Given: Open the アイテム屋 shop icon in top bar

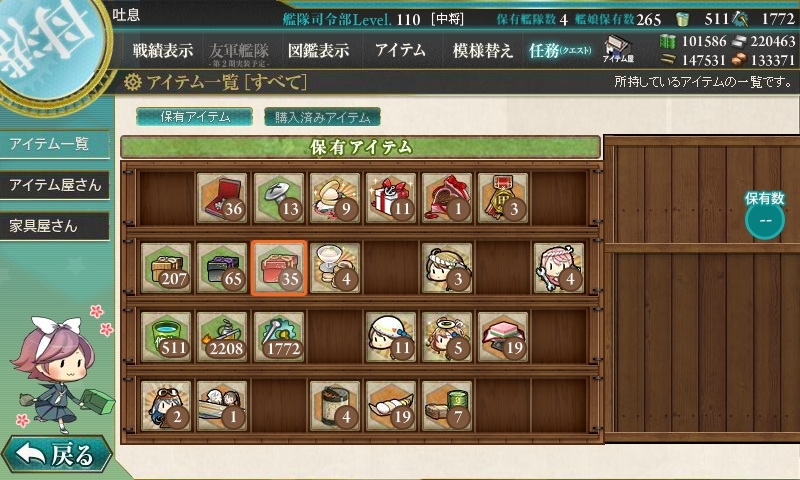Looking at the screenshot, I should tap(620, 50).
